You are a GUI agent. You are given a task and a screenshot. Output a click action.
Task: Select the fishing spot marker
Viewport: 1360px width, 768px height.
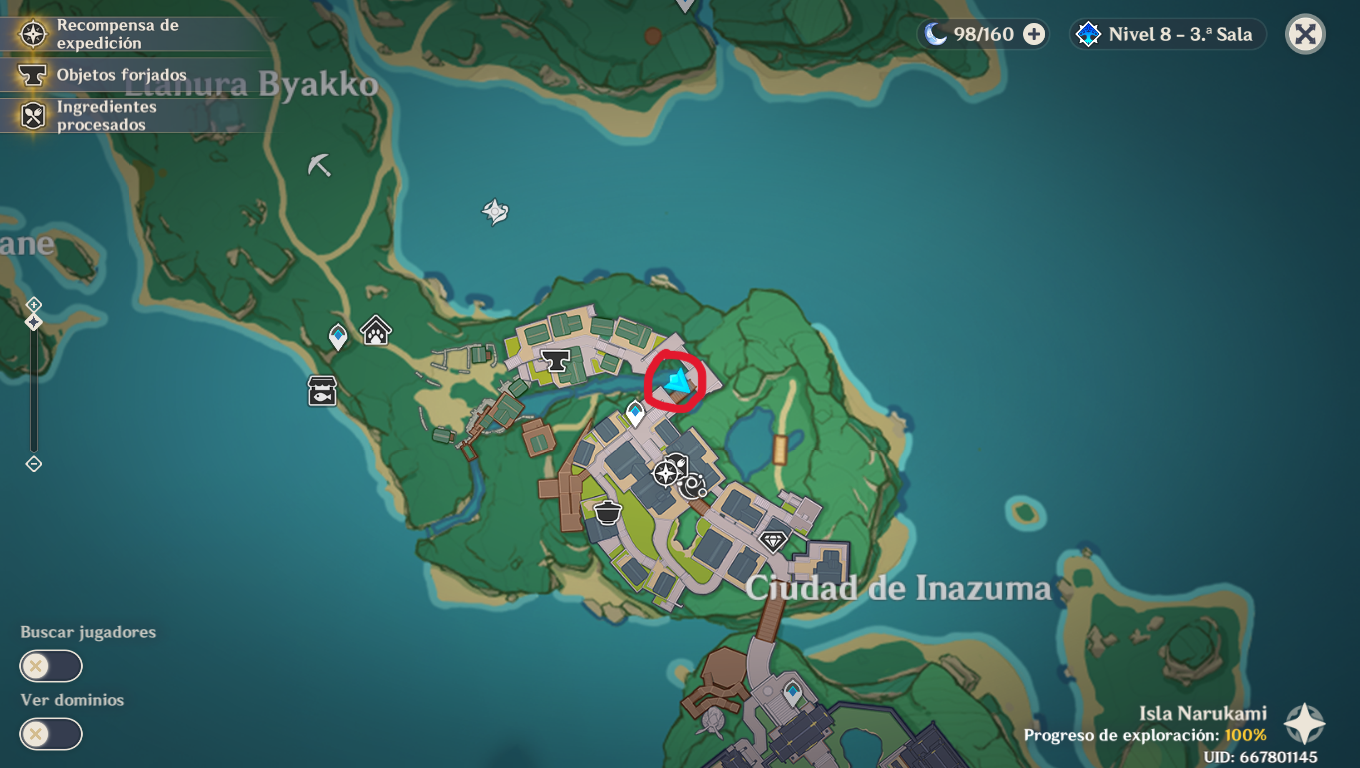320,392
